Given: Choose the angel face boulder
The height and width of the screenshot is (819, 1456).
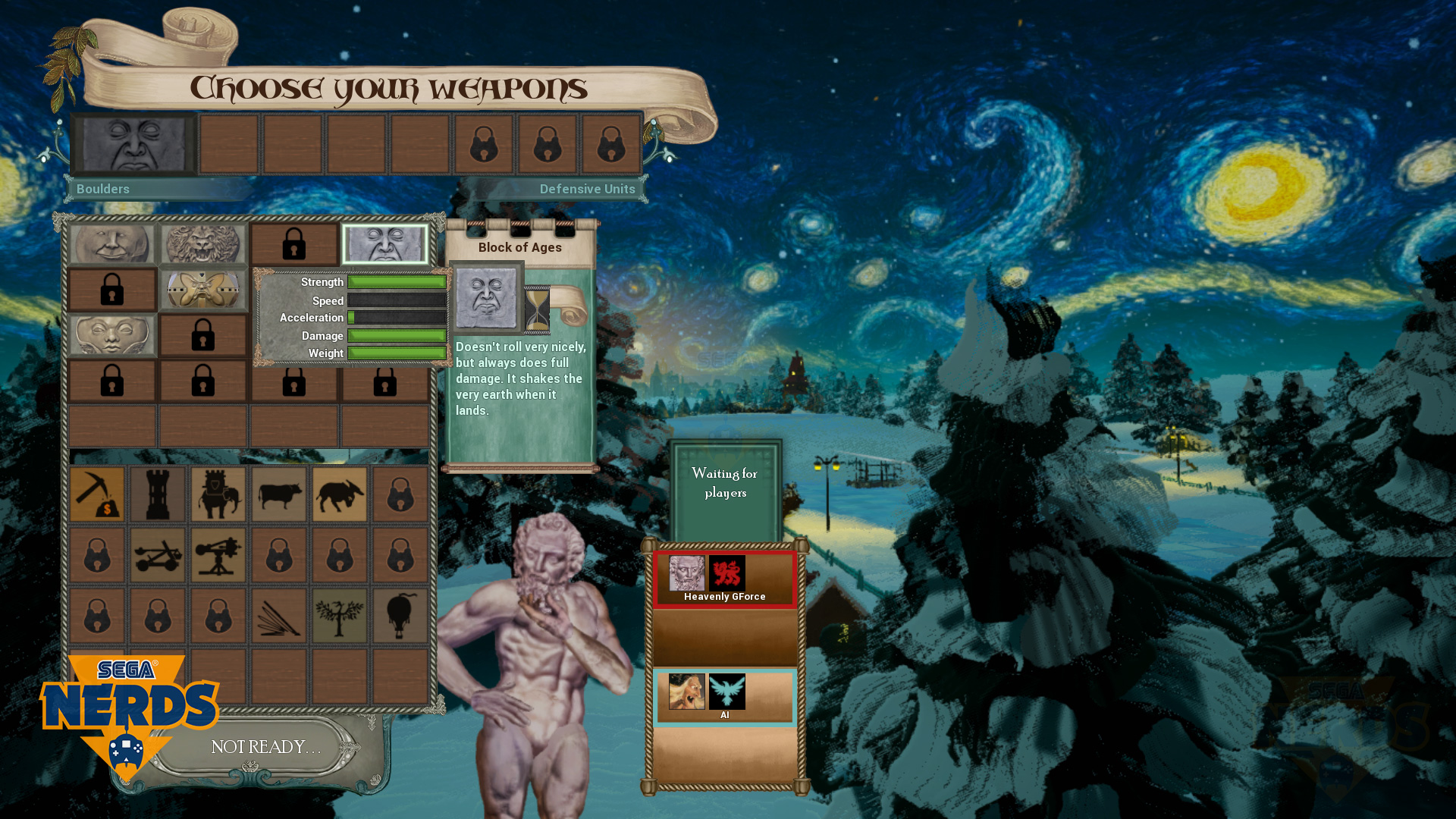Looking at the screenshot, I should pos(112,335).
